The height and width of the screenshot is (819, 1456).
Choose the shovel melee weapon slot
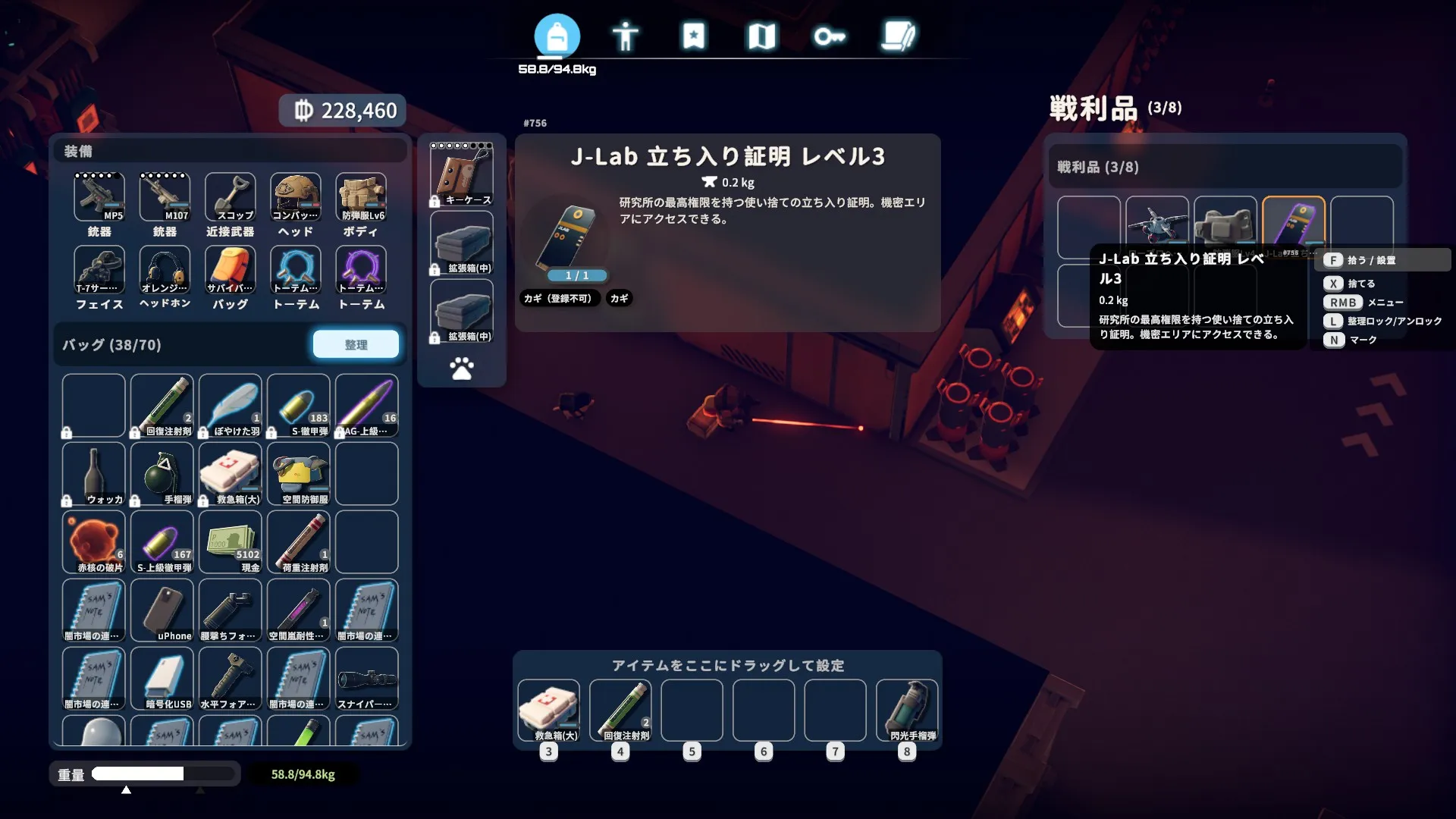point(230,197)
